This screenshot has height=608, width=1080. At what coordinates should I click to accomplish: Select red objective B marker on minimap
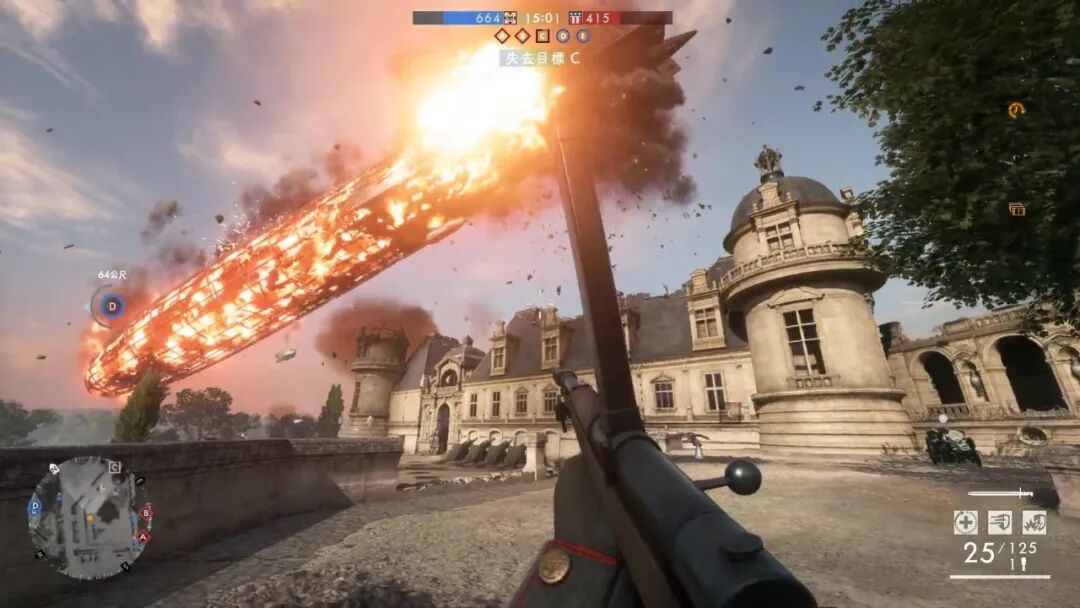pyautogui.click(x=146, y=512)
